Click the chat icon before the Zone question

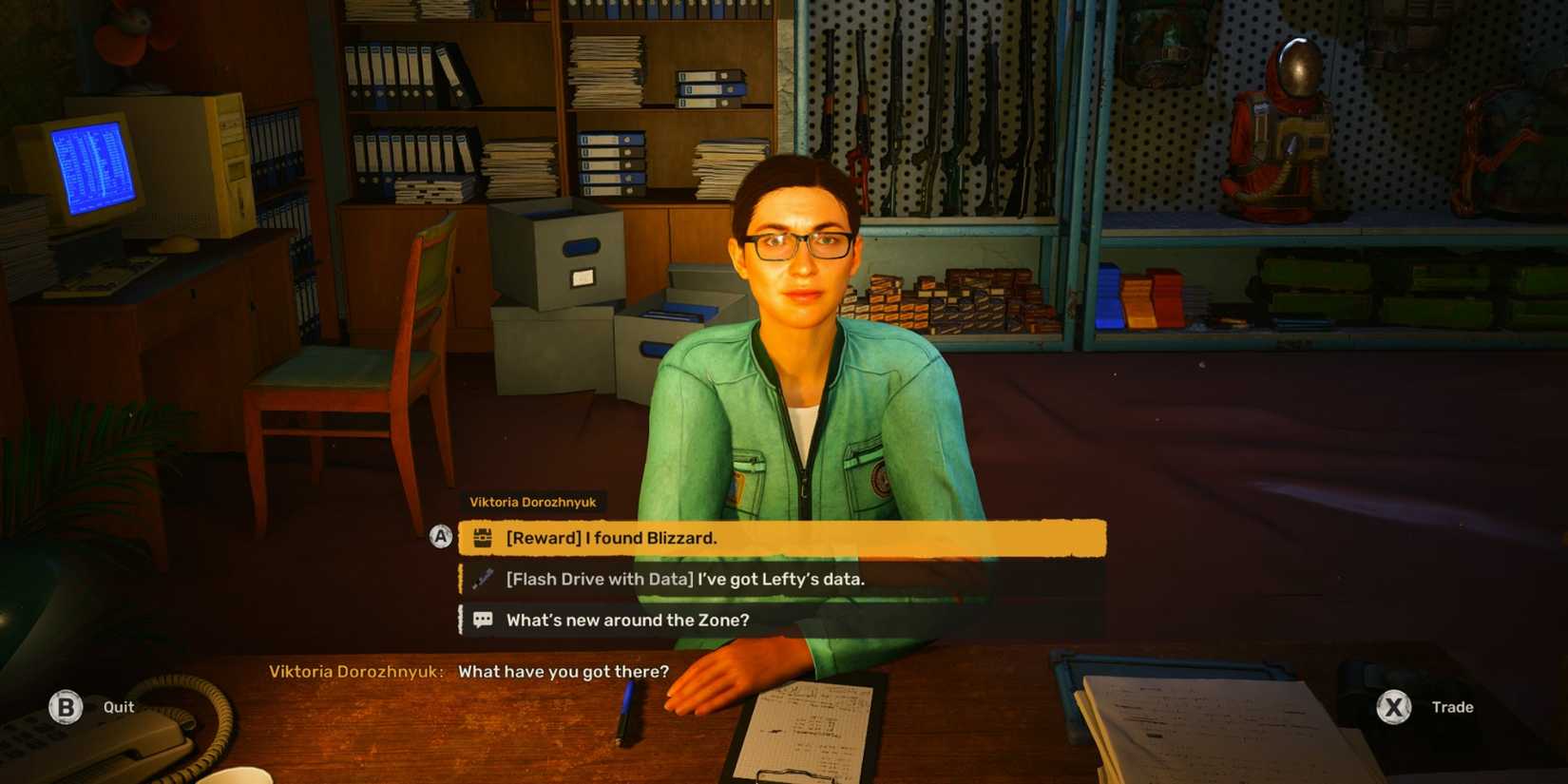[483, 619]
